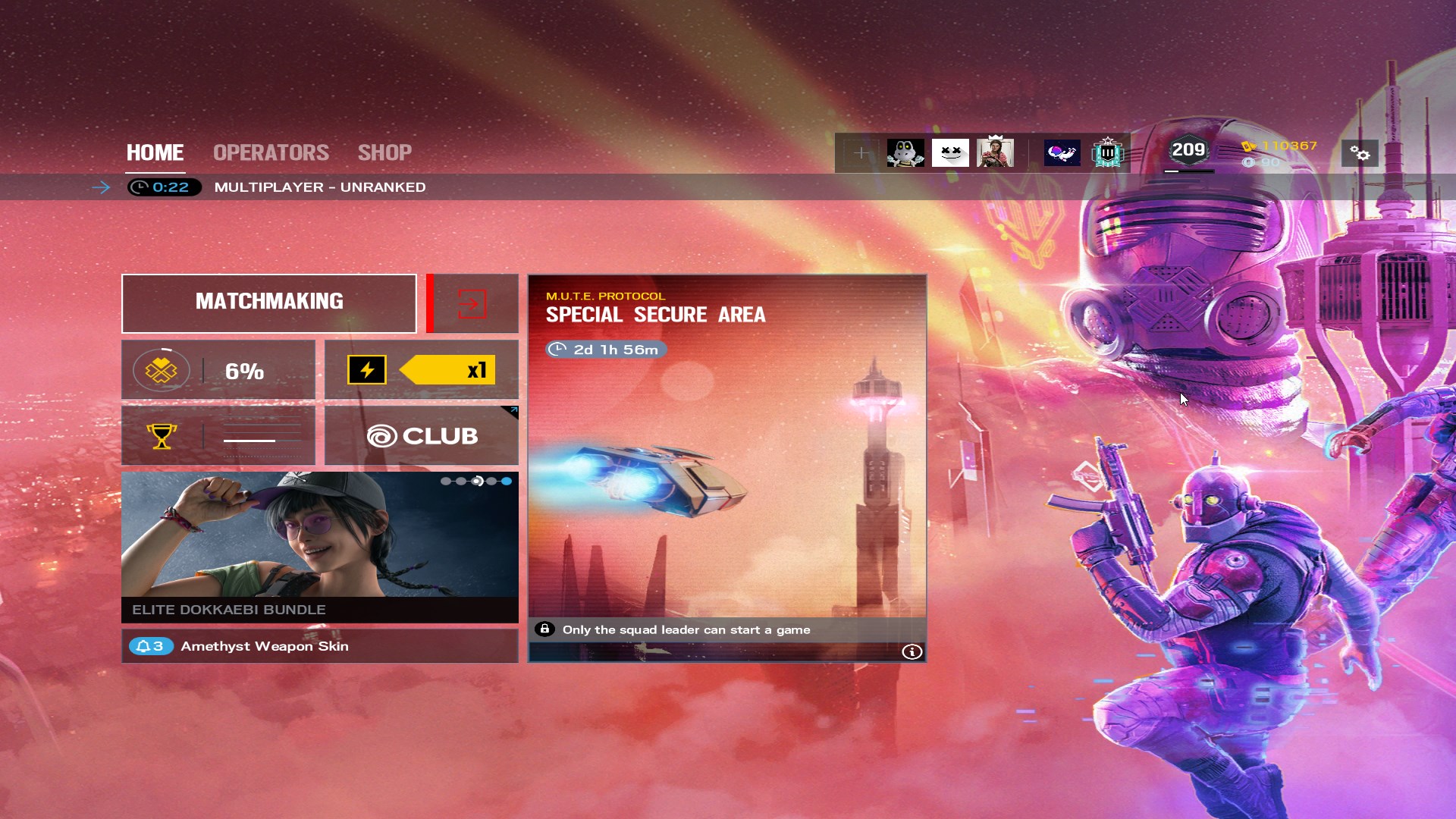Screen dimensions: 1456x819
Task: Select the M.U.T.E. Protocol event card
Action: (726, 455)
